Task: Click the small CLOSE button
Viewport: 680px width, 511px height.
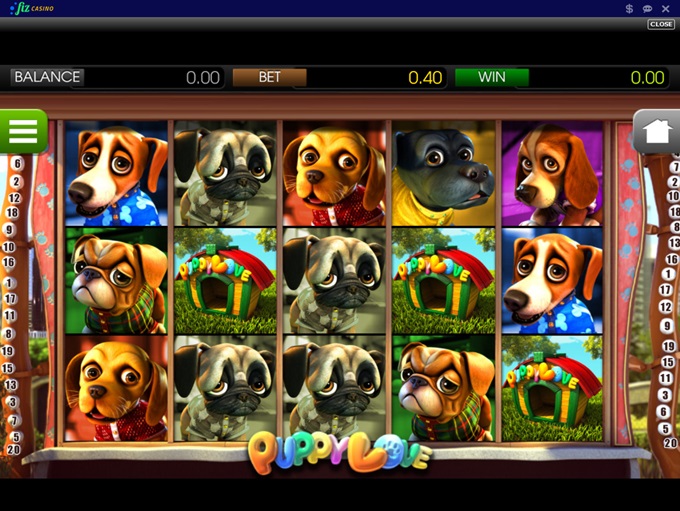Action: click(661, 24)
